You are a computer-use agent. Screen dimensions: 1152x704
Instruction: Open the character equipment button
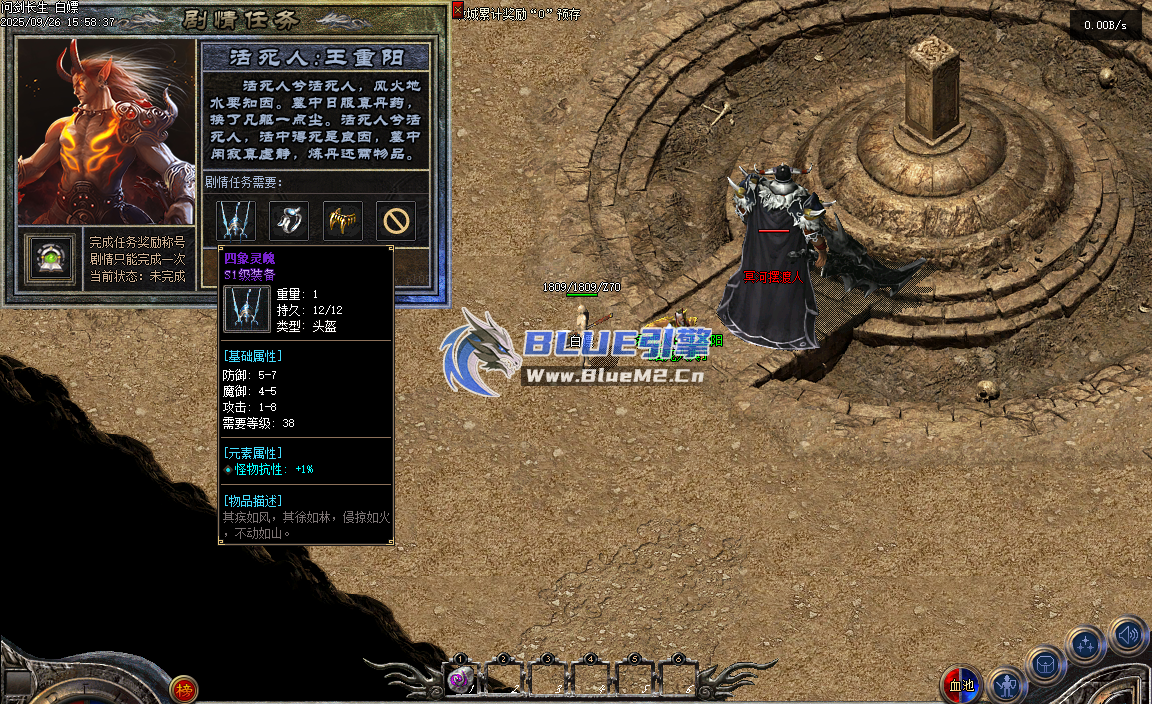point(1006,686)
